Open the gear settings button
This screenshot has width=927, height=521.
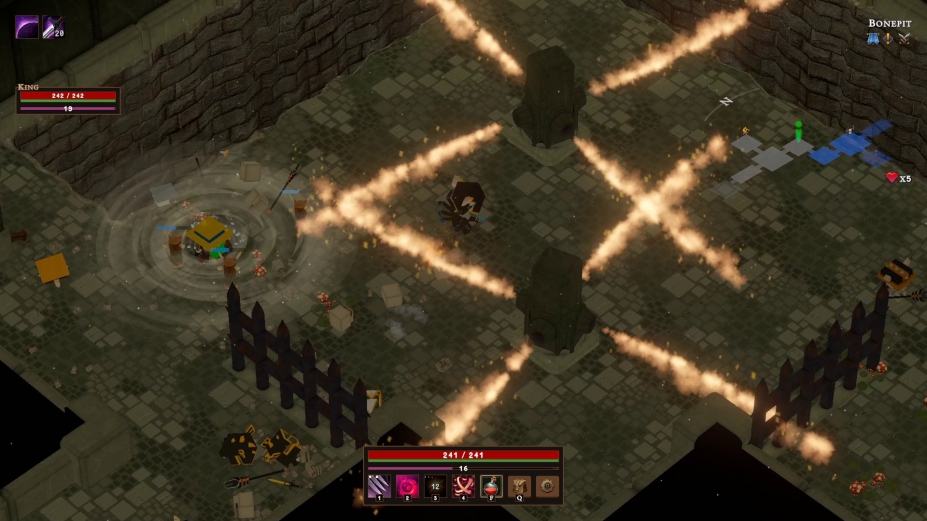[x=547, y=486]
